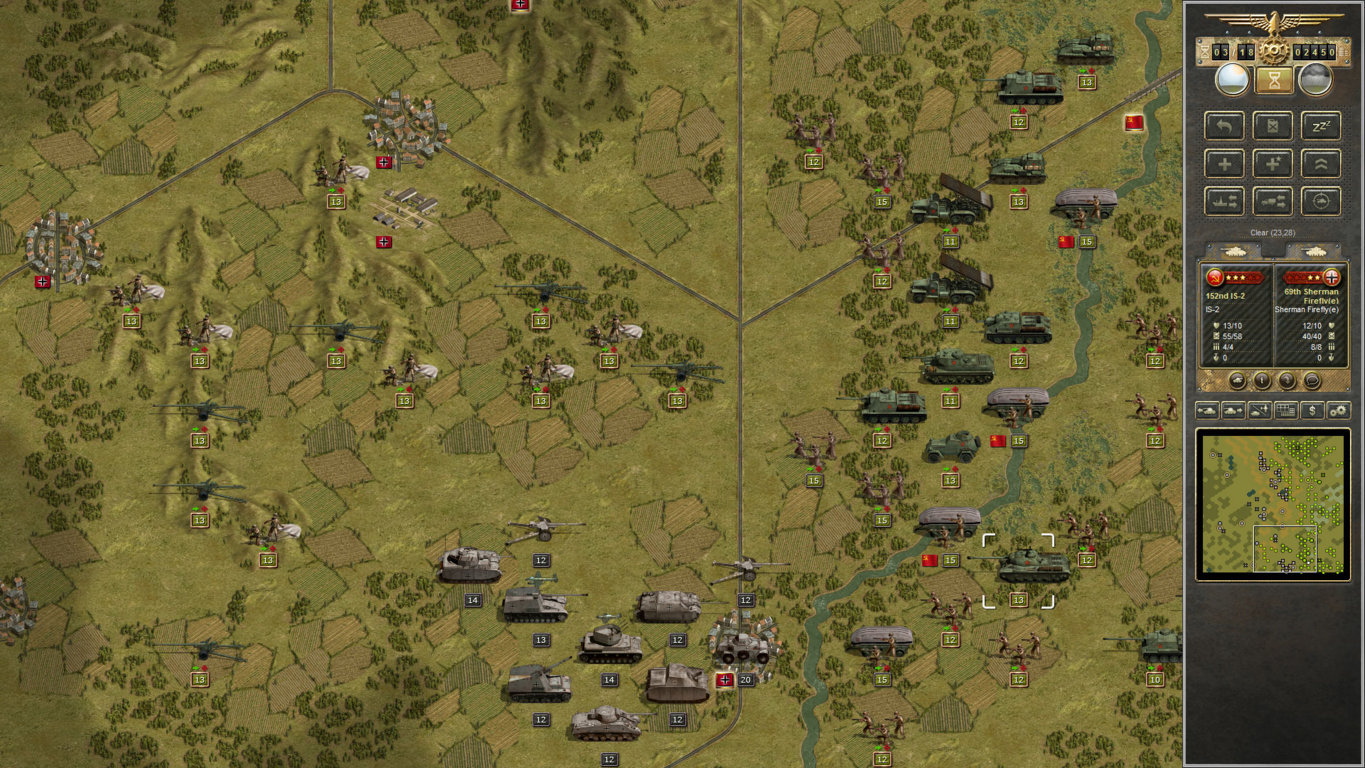Toggle the overcast weather view

(x=1311, y=79)
